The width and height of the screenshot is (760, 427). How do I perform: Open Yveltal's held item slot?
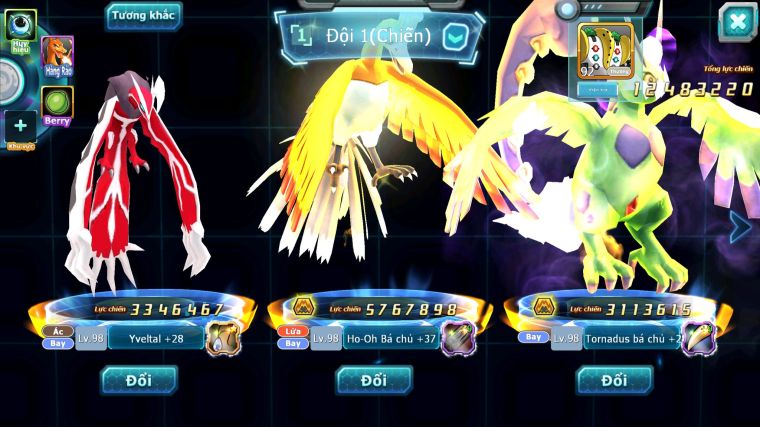[x=223, y=339]
